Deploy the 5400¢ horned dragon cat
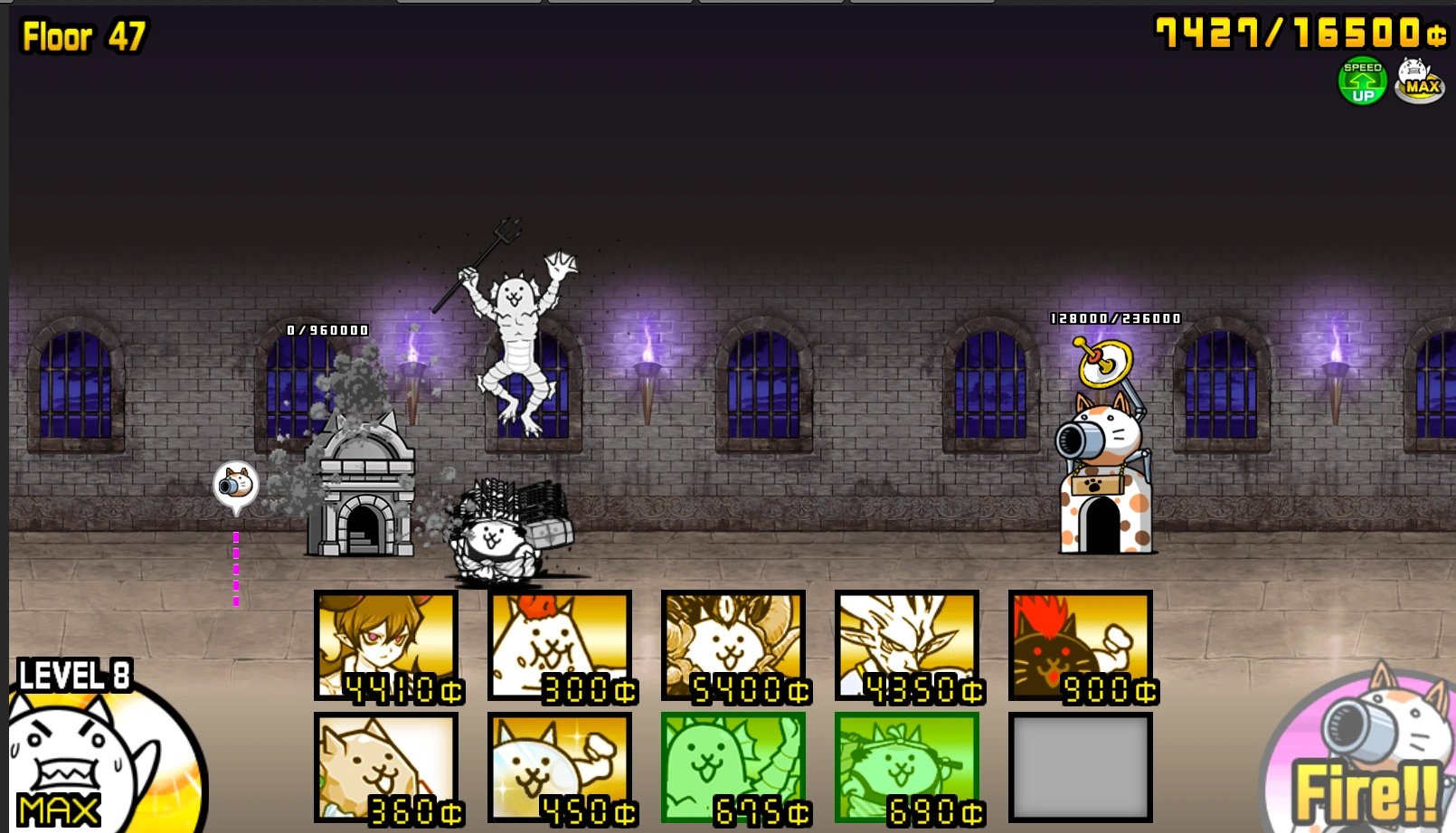This screenshot has width=1456, height=833. 734,647
